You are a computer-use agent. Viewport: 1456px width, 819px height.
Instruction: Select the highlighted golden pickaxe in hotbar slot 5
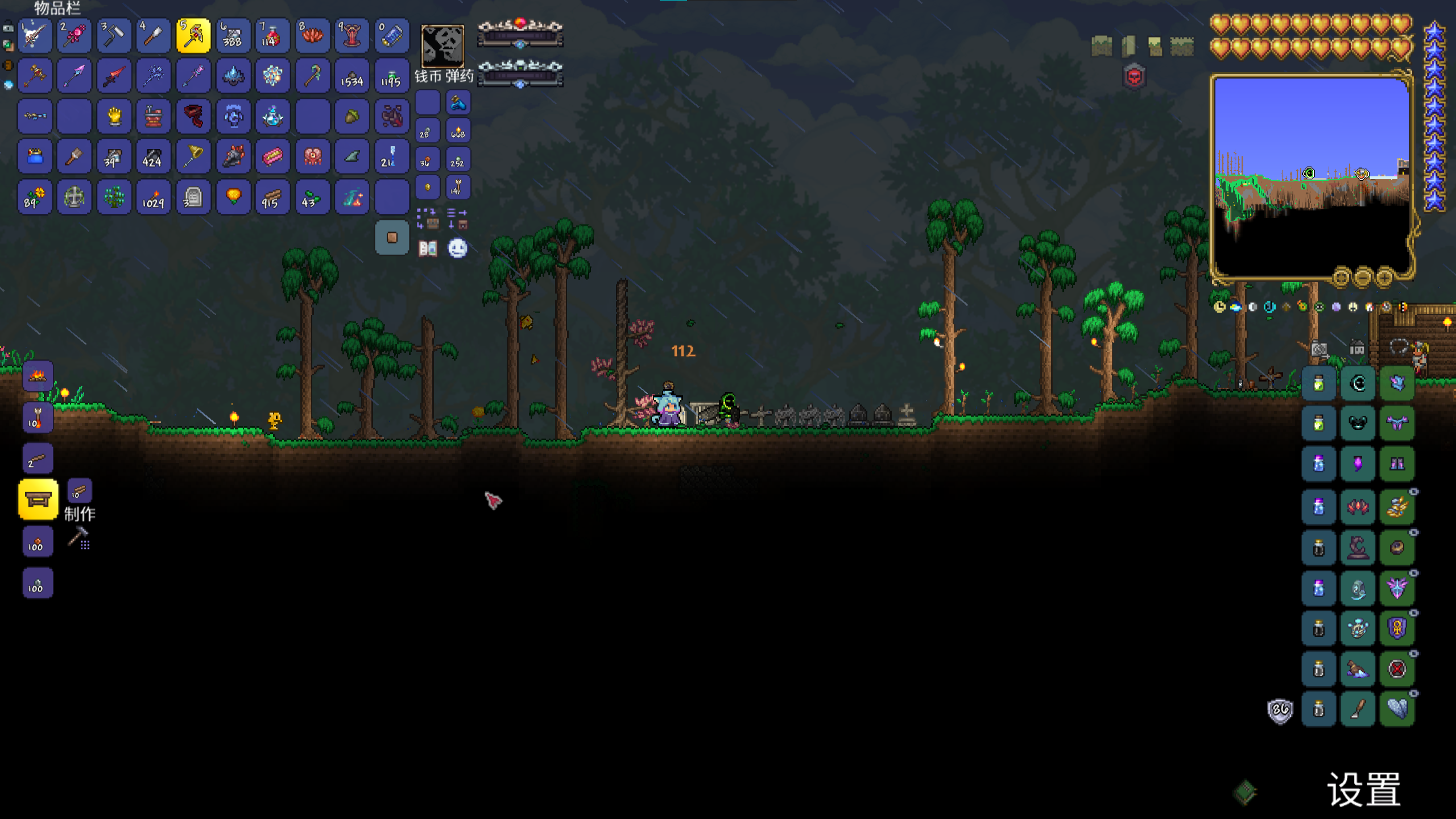(x=193, y=36)
